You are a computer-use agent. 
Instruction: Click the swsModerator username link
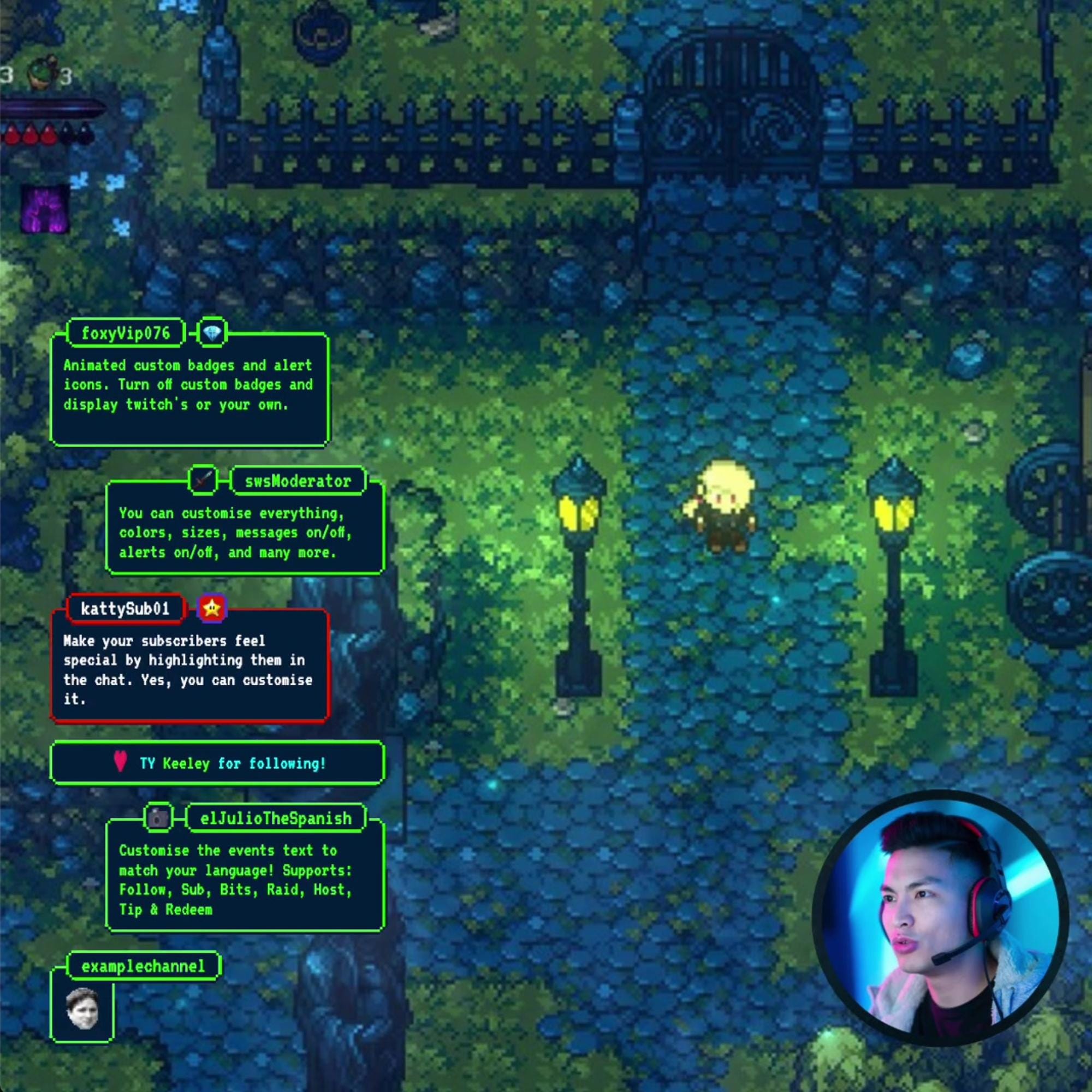[298, 481]
